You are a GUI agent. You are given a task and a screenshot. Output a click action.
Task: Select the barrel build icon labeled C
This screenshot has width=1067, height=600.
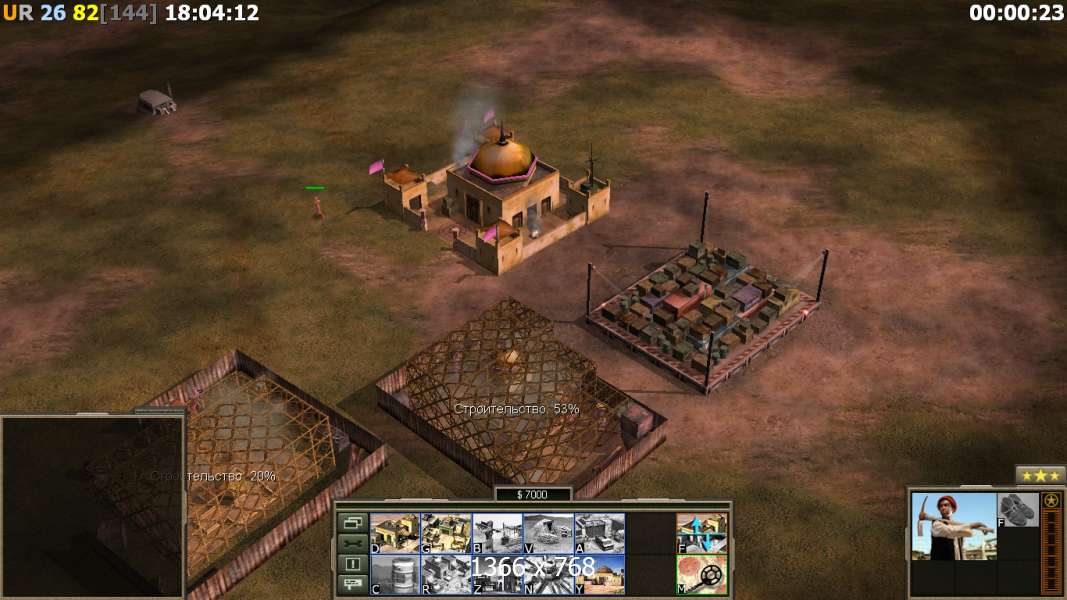click(x=395, y=575)
